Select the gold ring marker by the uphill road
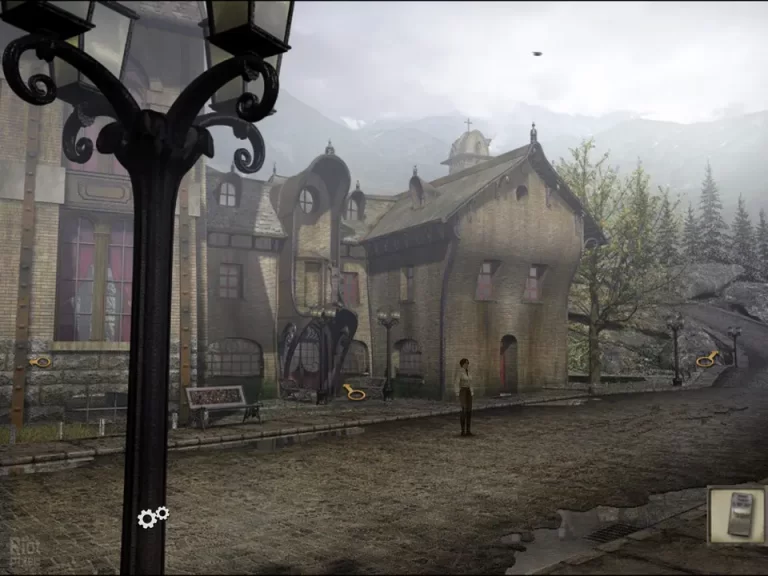 [708, 359]
